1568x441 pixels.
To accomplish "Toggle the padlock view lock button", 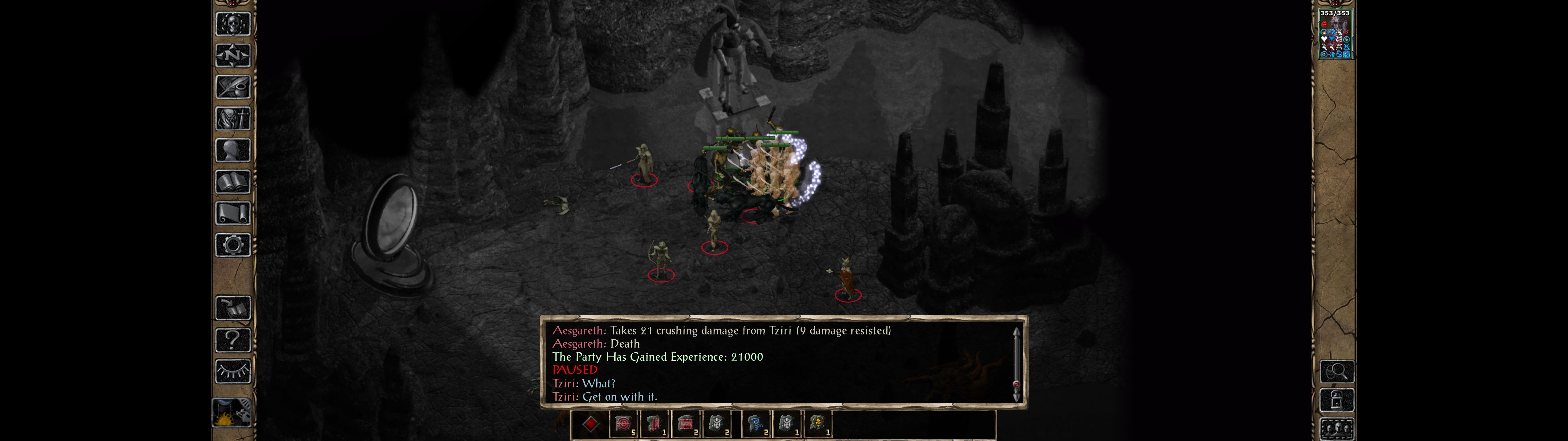I will pos(1337,400).
